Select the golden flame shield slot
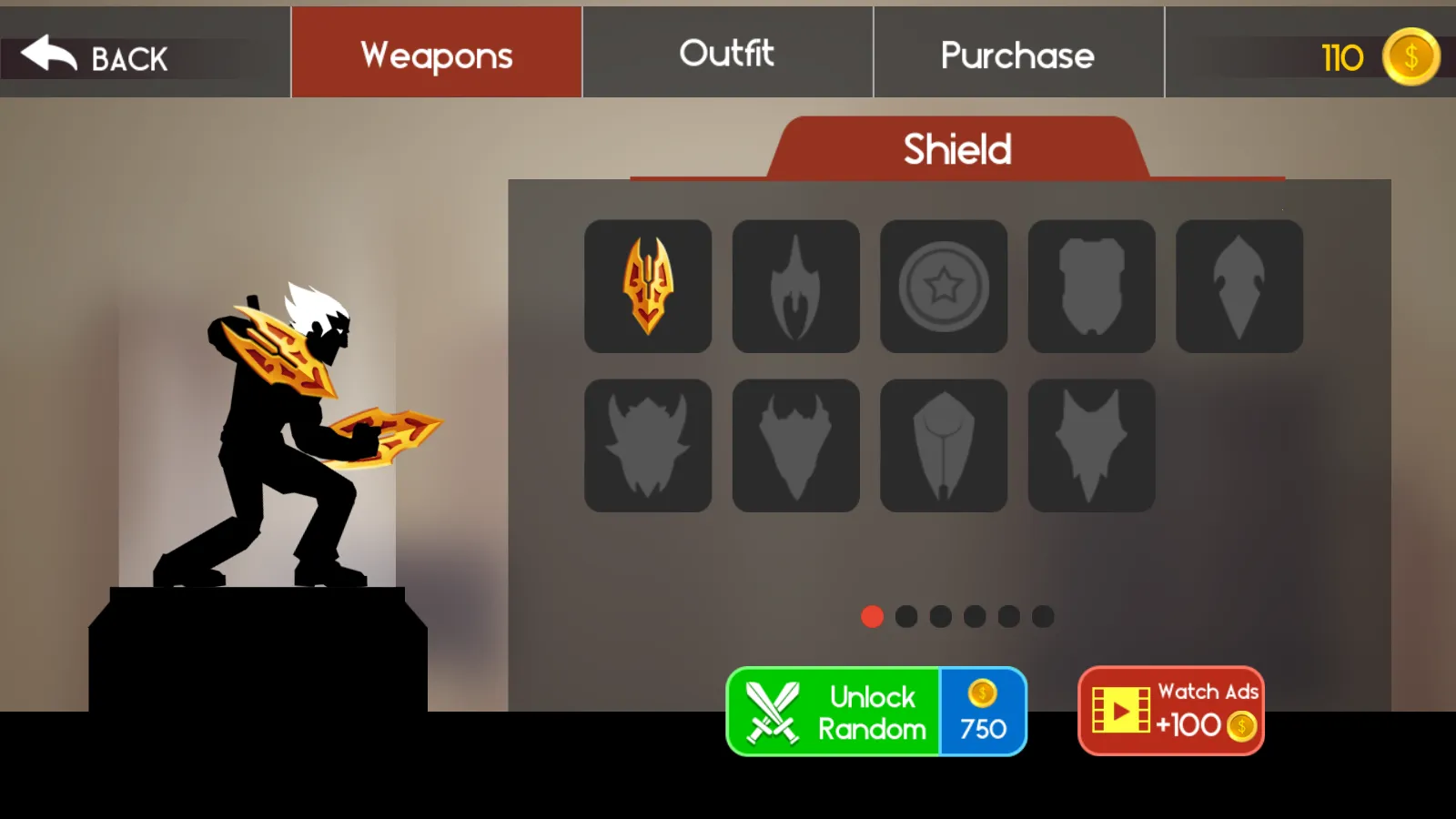 pos(648,286)
